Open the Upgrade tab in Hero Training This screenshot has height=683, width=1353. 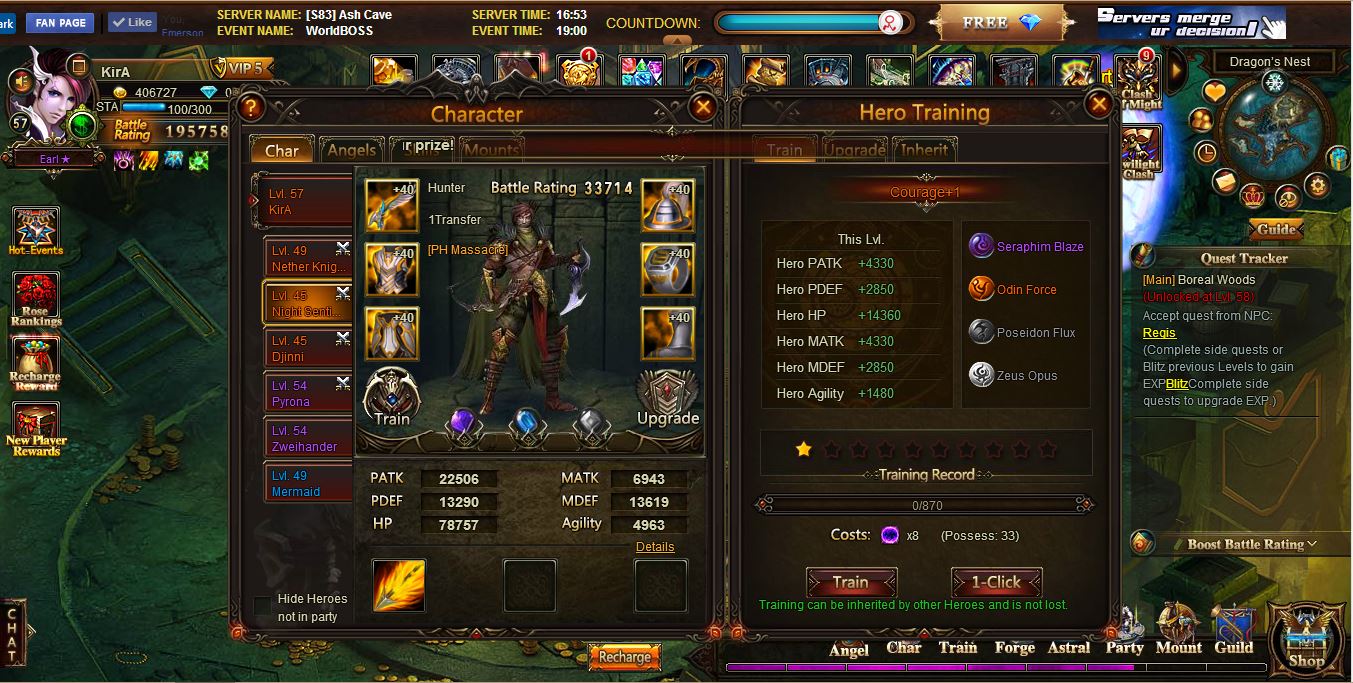853,150
